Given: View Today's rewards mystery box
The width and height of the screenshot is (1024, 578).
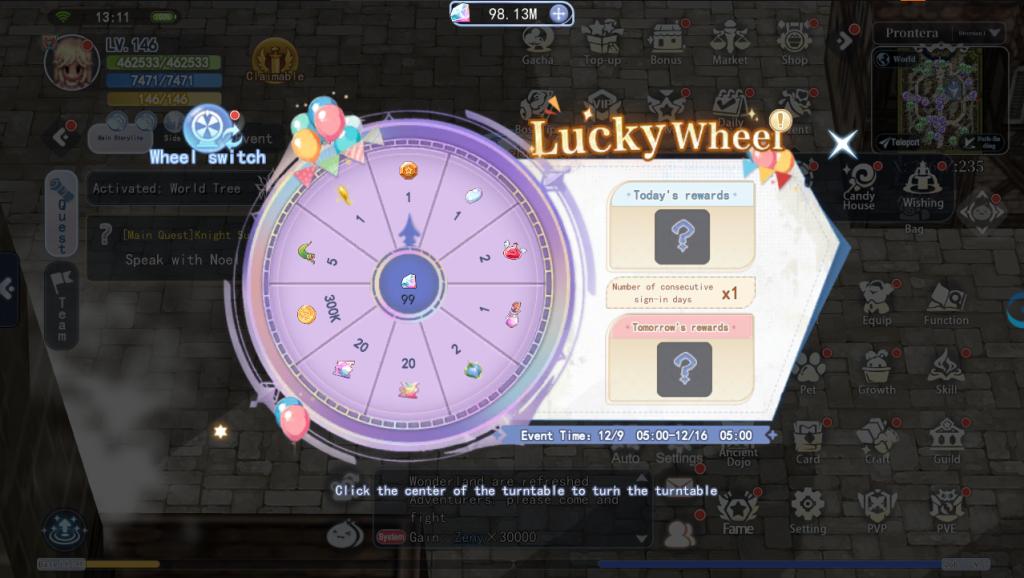Looking at the screenshot, I should (x=682, y=236).
